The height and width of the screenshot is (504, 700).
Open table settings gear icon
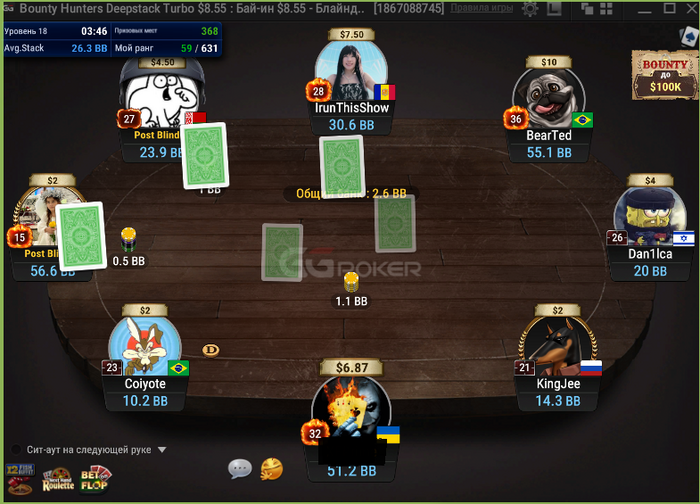point(529,9)
